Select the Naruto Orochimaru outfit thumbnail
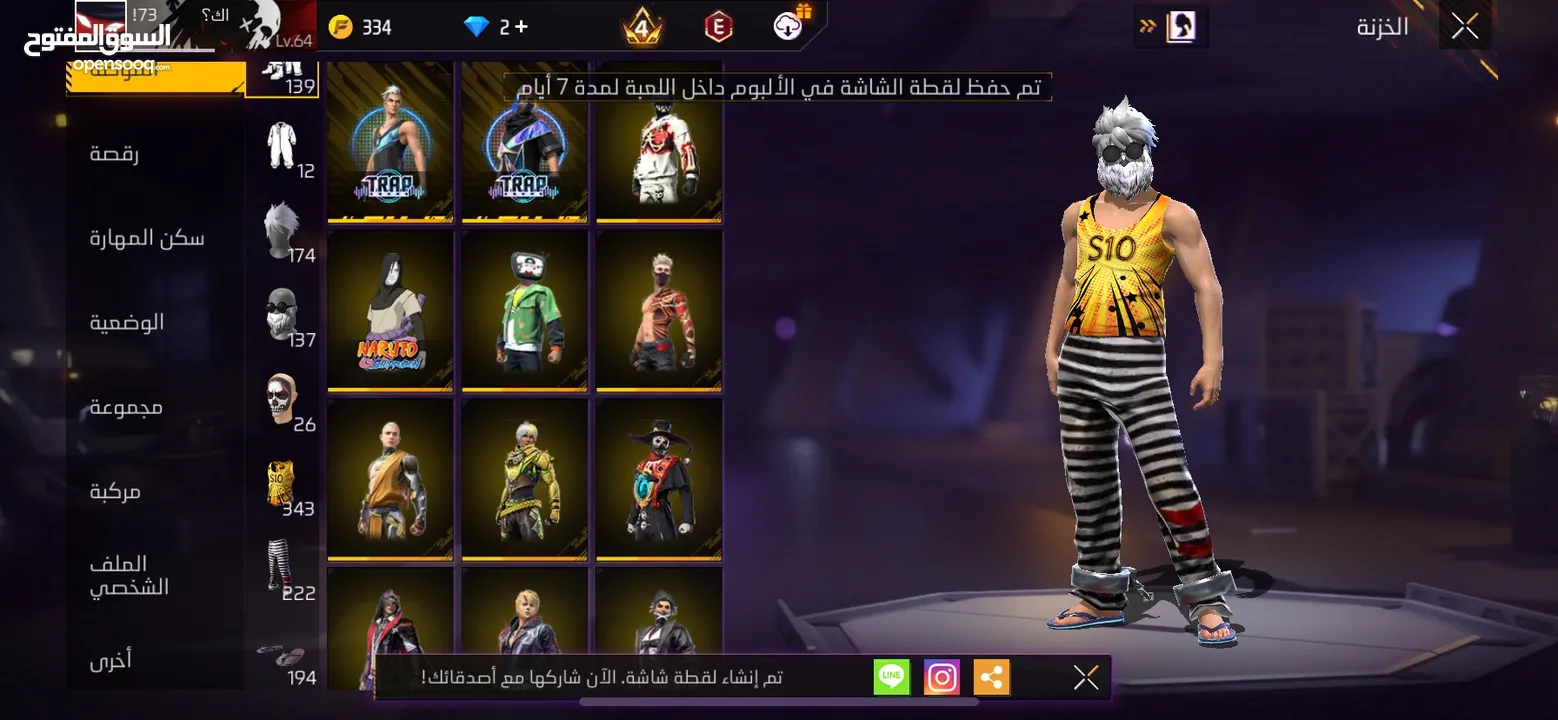Image resolution: width=1558 pixels, height=720 pixels. [x=390, y=311]
